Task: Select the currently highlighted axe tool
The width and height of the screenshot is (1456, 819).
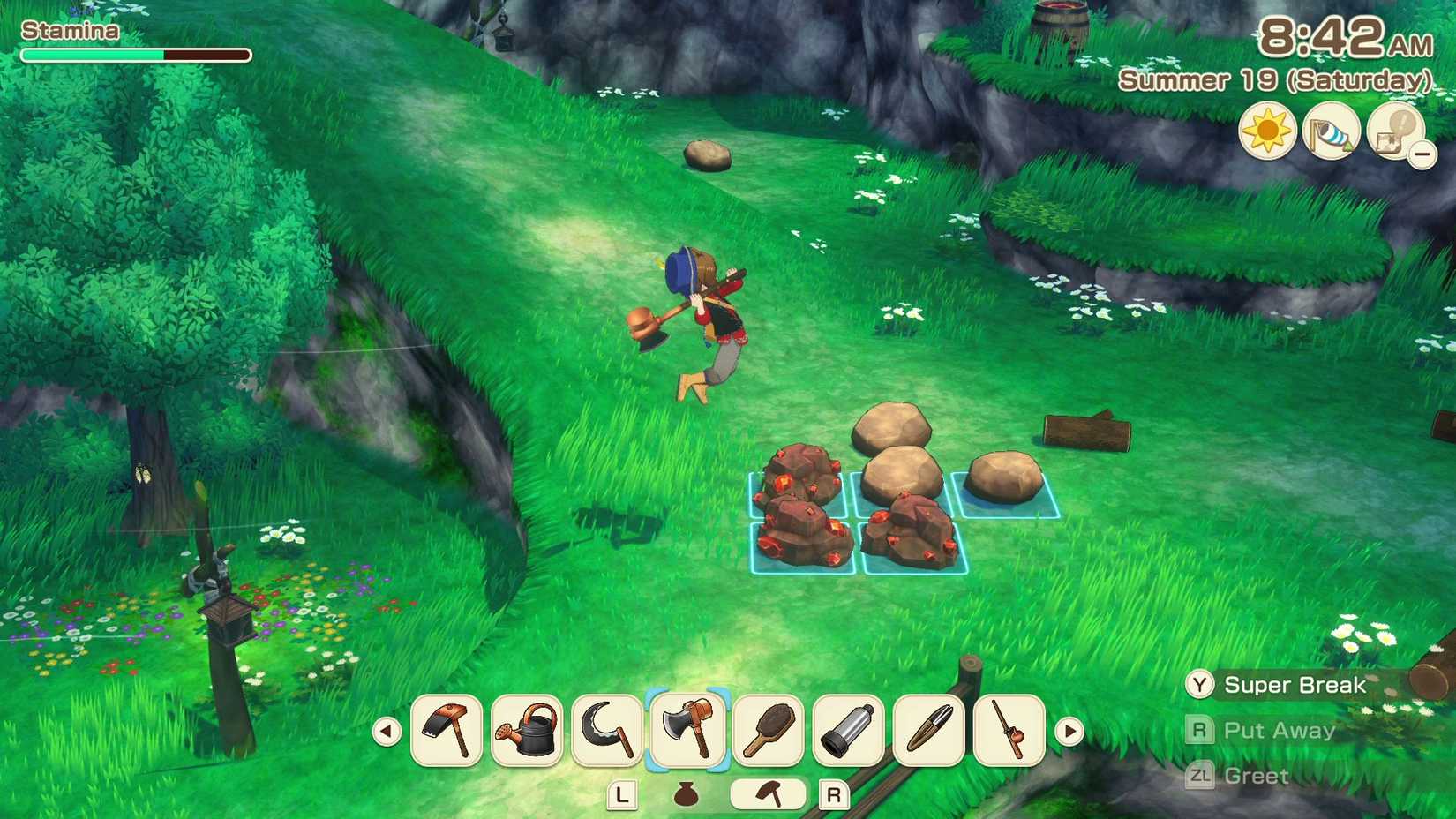Action: (x=687, y=733)
